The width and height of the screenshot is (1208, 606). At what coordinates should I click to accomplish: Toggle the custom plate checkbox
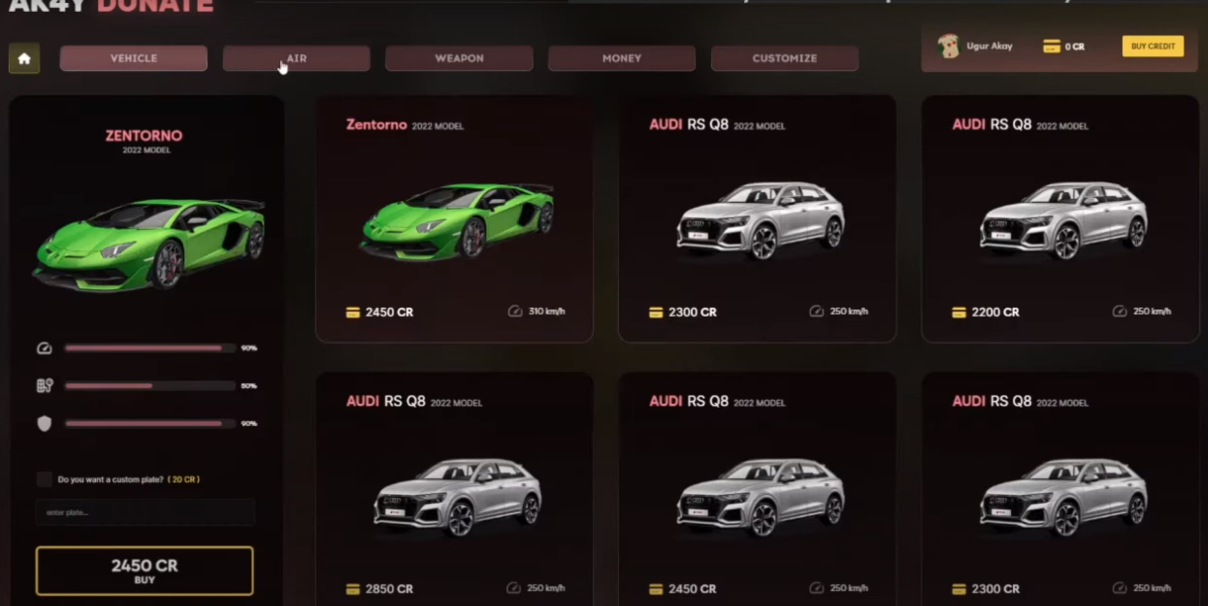click(x=44, y=479)
